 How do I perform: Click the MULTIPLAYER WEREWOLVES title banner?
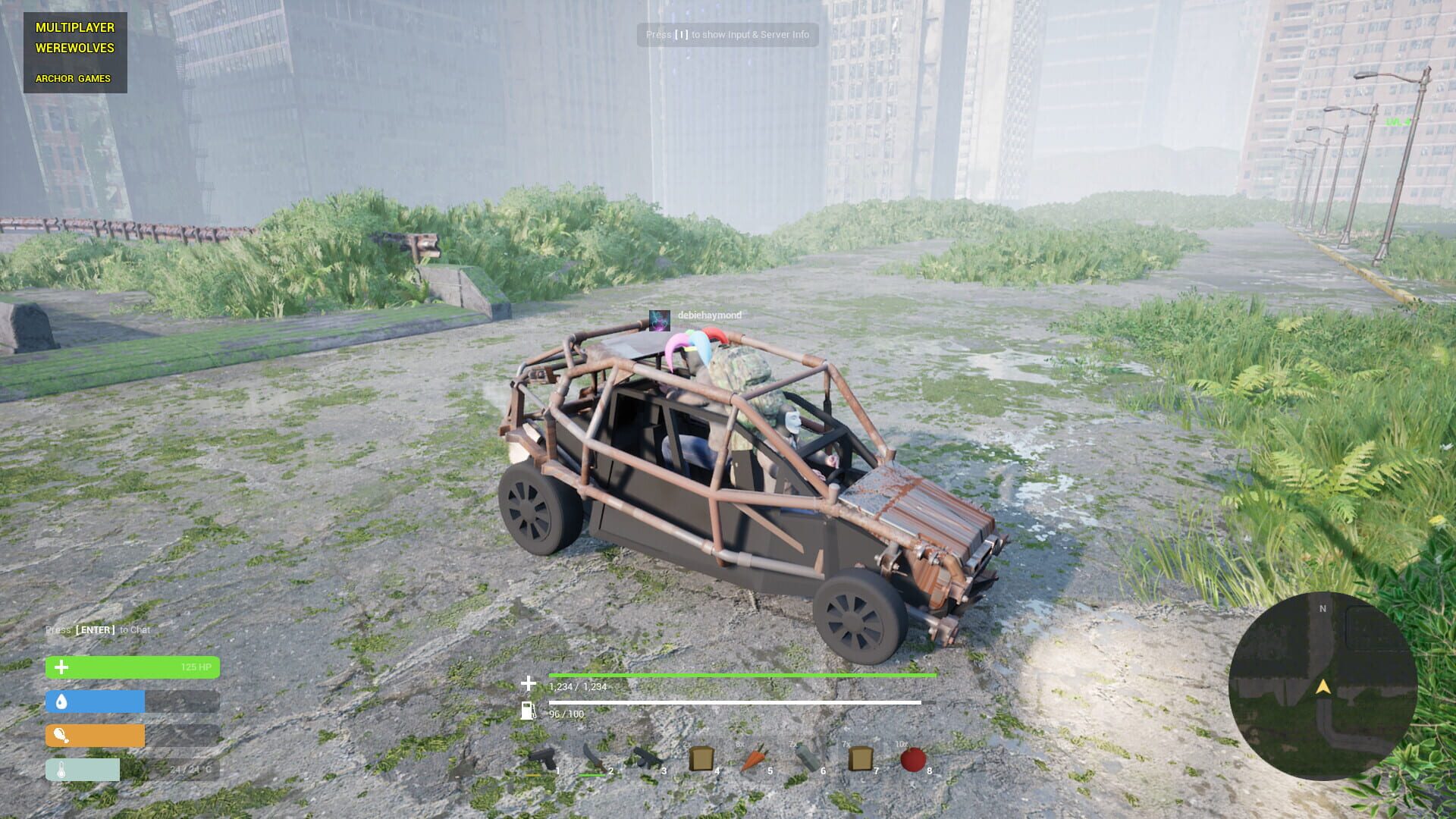[74, 38]
